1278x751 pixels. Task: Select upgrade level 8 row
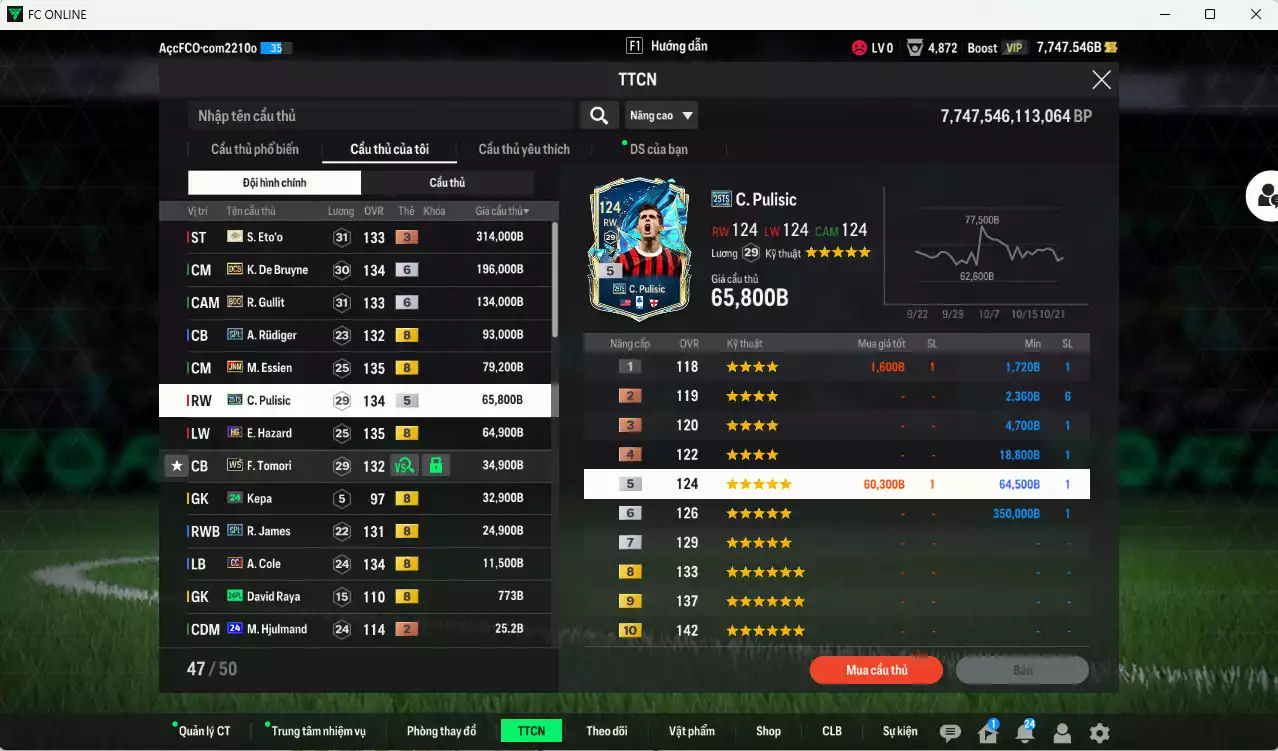click(836, 572)
